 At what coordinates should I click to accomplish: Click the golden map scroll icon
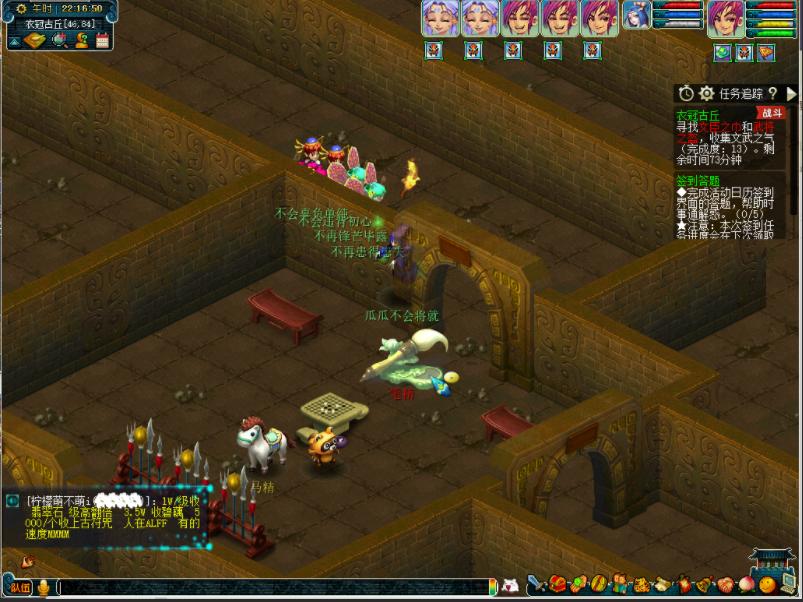point(34,40)
